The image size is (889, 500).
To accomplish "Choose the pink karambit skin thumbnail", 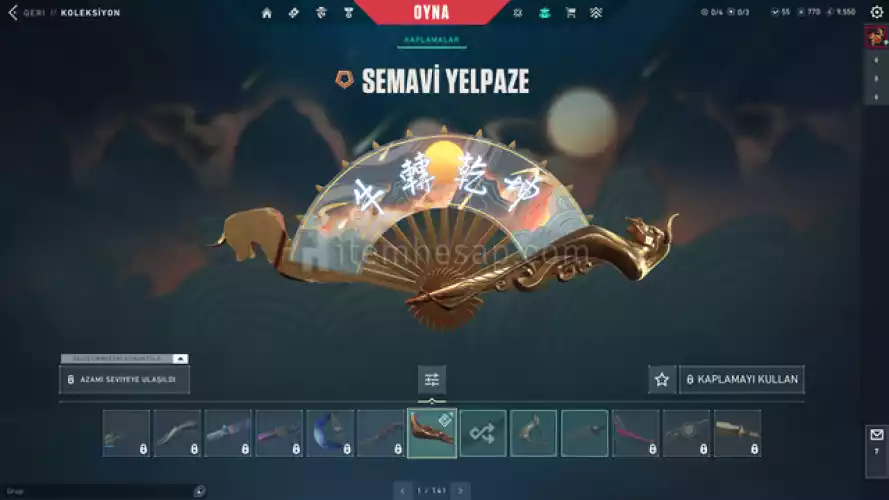I will 636,433.
